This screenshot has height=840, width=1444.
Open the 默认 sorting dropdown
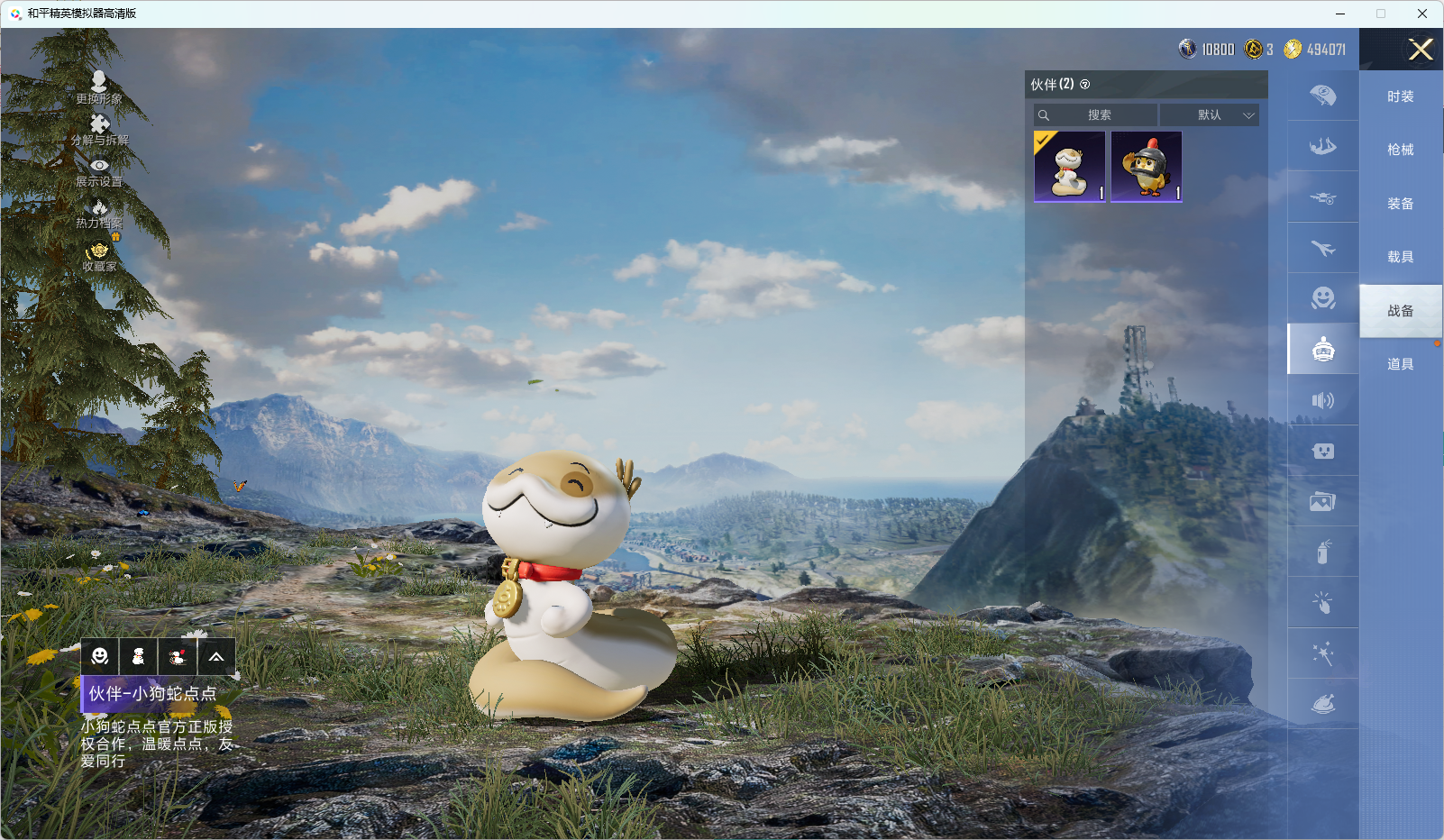[1210, 115]
